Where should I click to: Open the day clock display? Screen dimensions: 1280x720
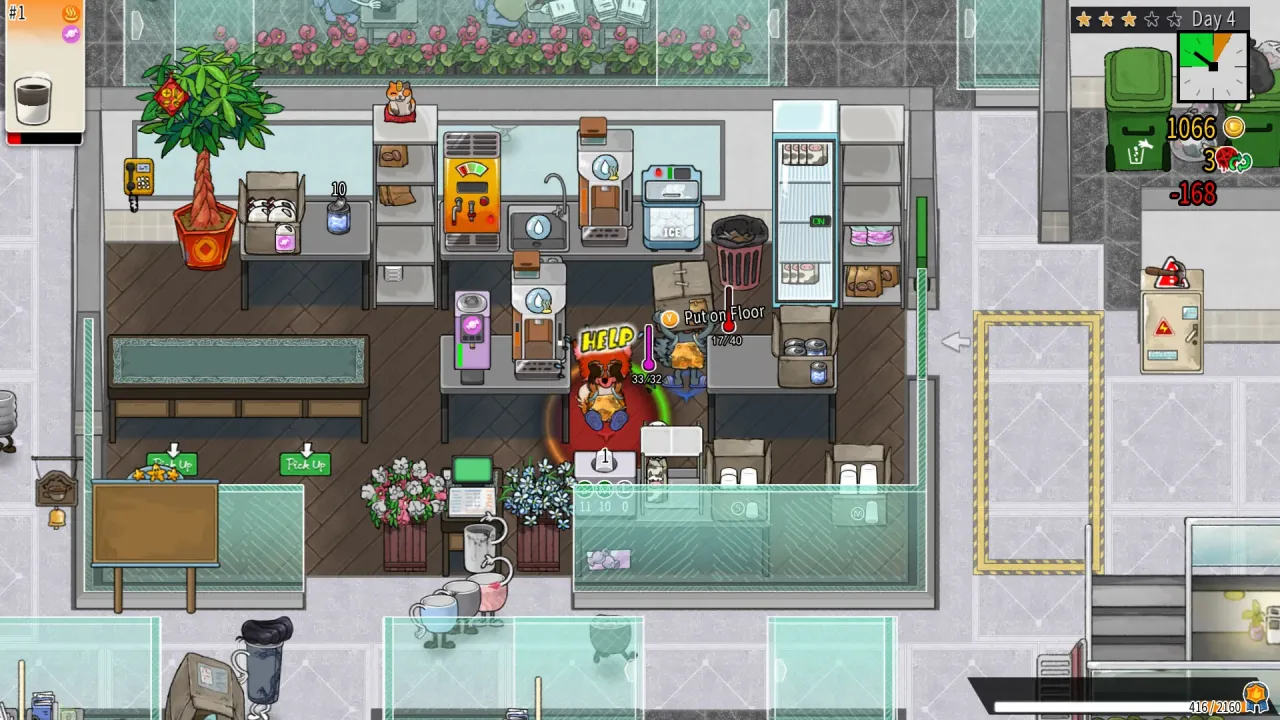click(1212, 66)
